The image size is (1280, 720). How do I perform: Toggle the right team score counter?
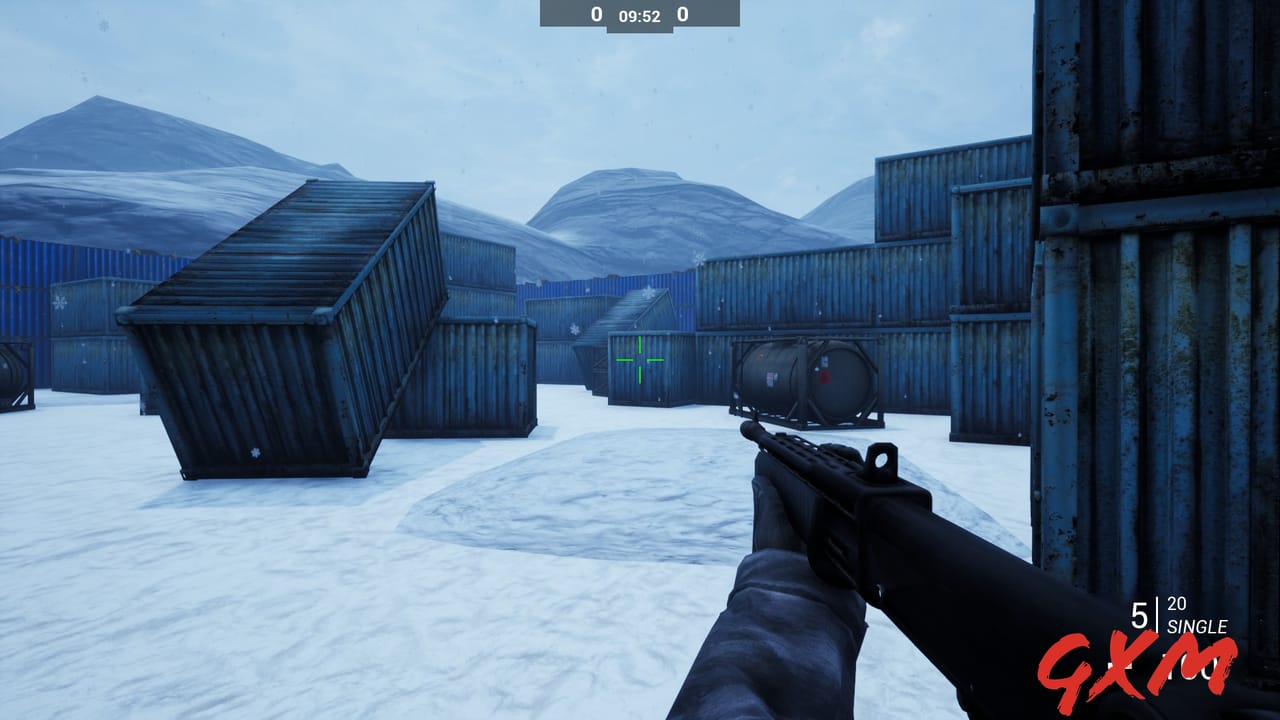pos(683,16)
